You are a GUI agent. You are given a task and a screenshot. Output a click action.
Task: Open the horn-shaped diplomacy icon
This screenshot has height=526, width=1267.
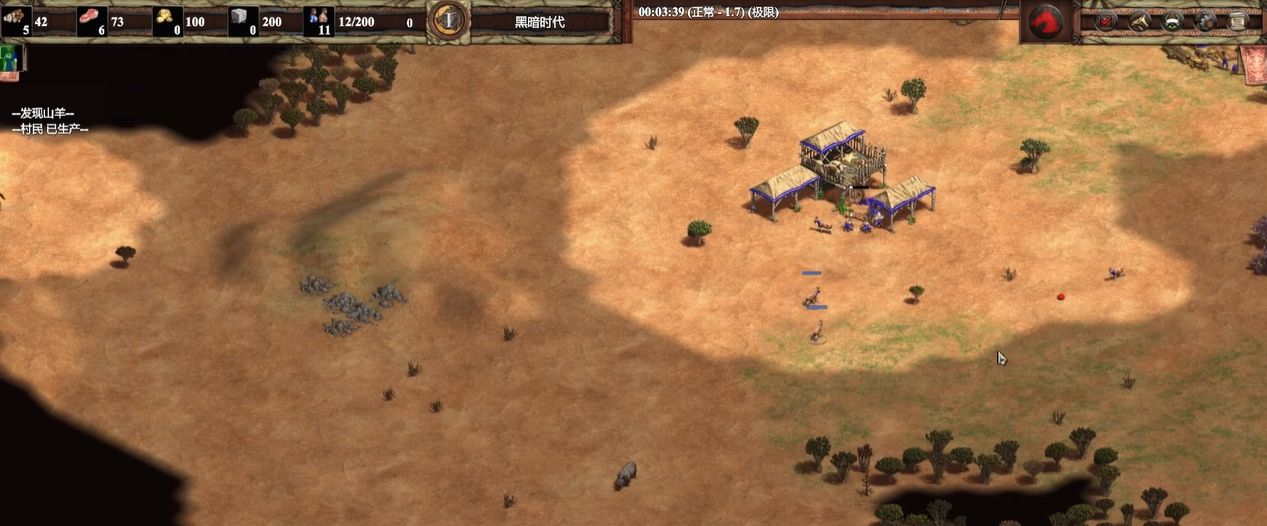[x=1140, y=20]
